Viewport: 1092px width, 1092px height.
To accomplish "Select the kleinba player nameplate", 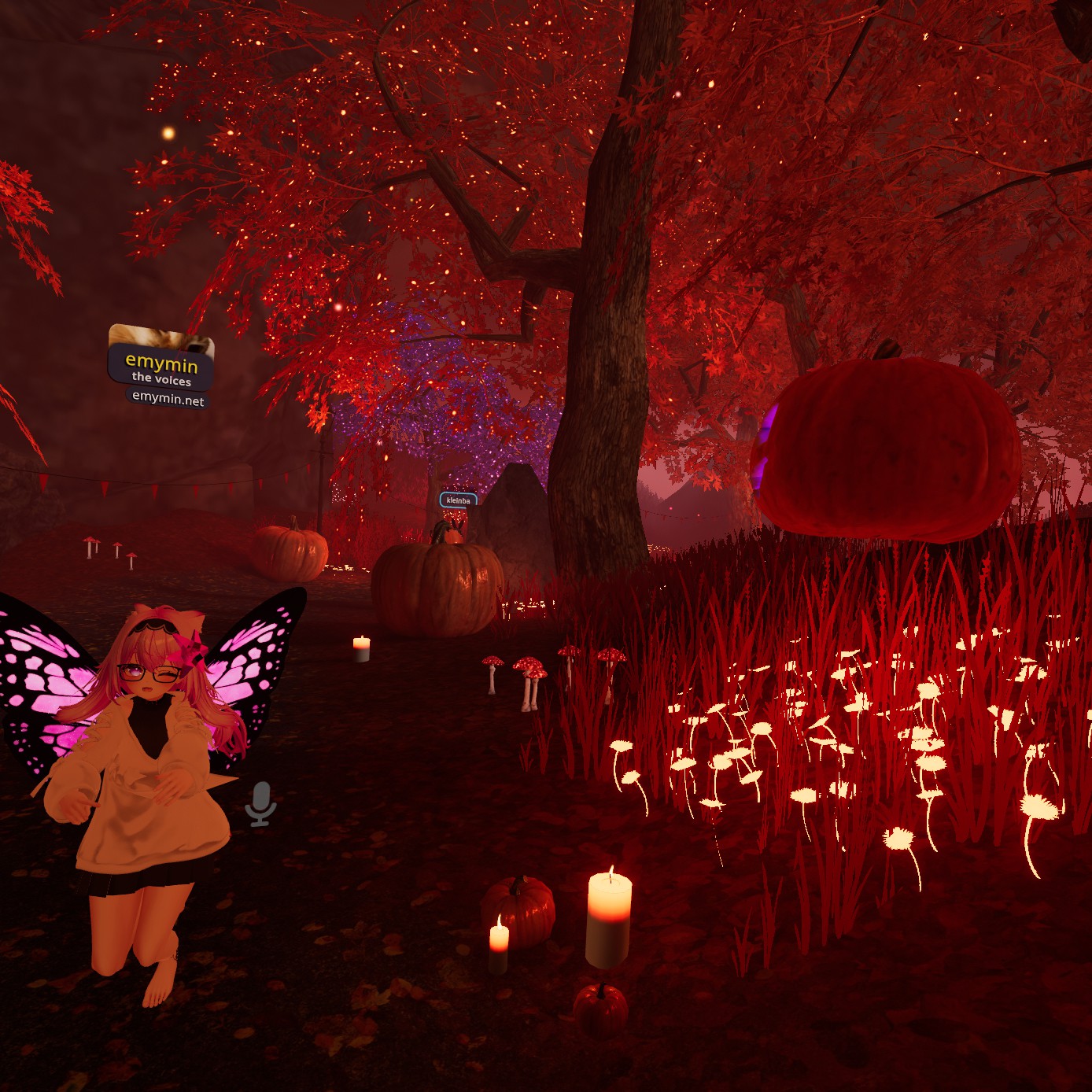I will (458, 500).
